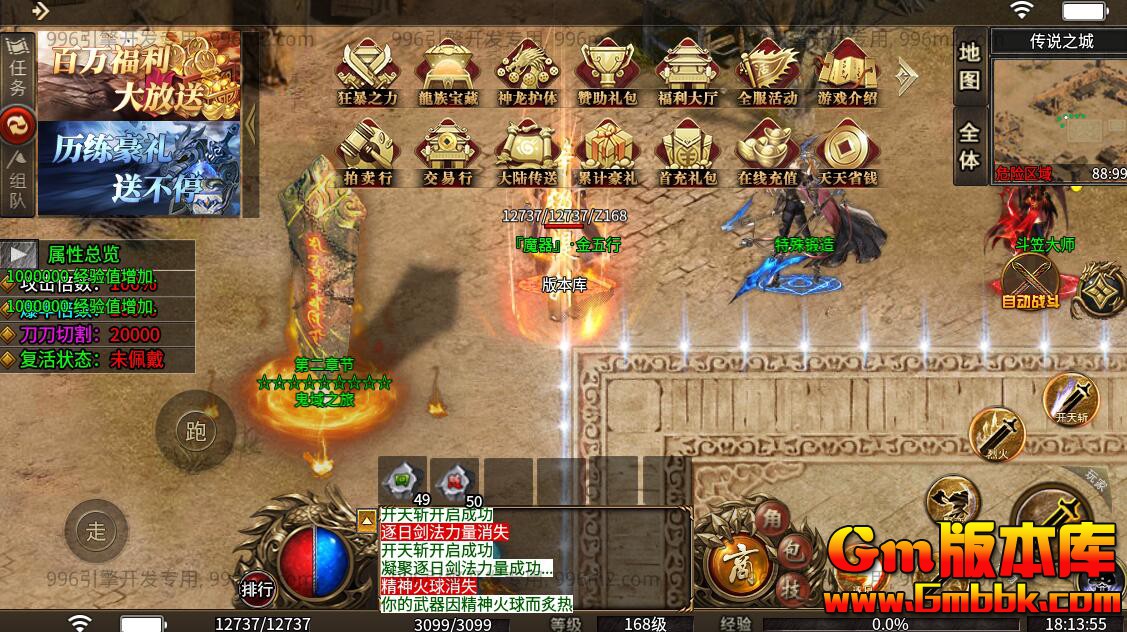Open the 百万福利大放送 banner
Image resolution: width=1127 pixels, height=632 pixels.
(x=138, y=78)
